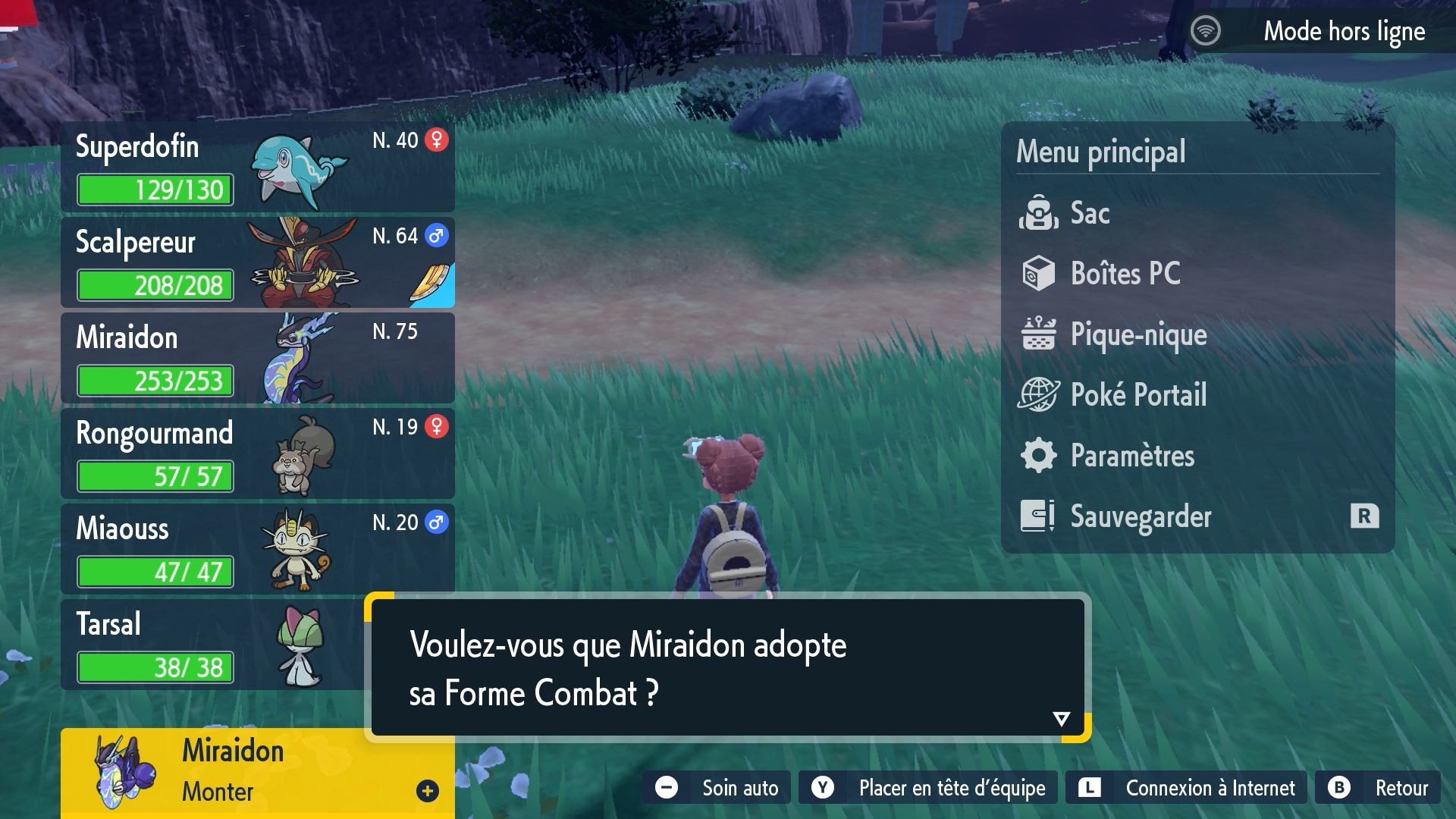Select the Sac backpack icon
The width and height of the screenshot is (1456, 819).
click(1040, 213)
